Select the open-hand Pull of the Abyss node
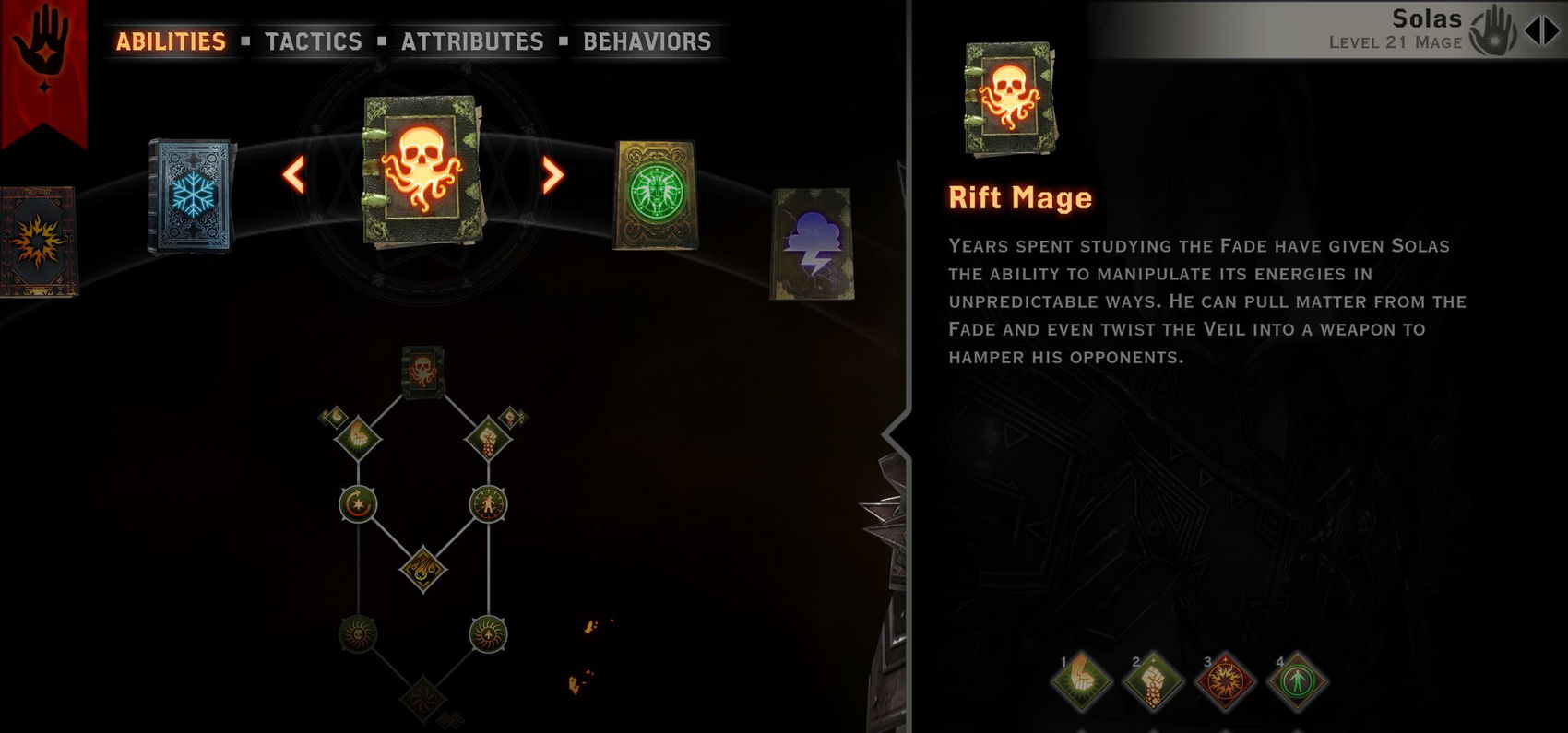 tap(358, 436)
